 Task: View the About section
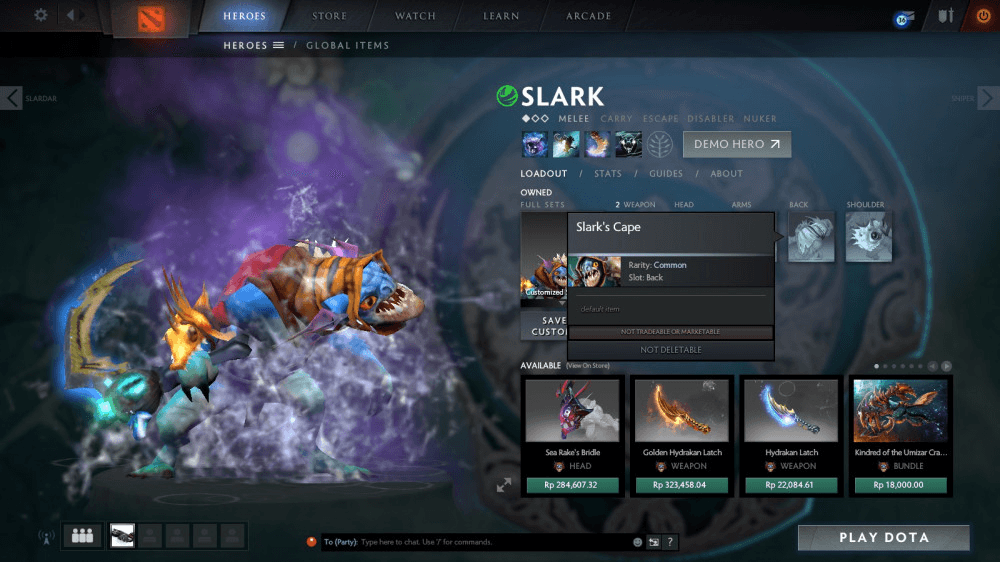click(726, 174)
